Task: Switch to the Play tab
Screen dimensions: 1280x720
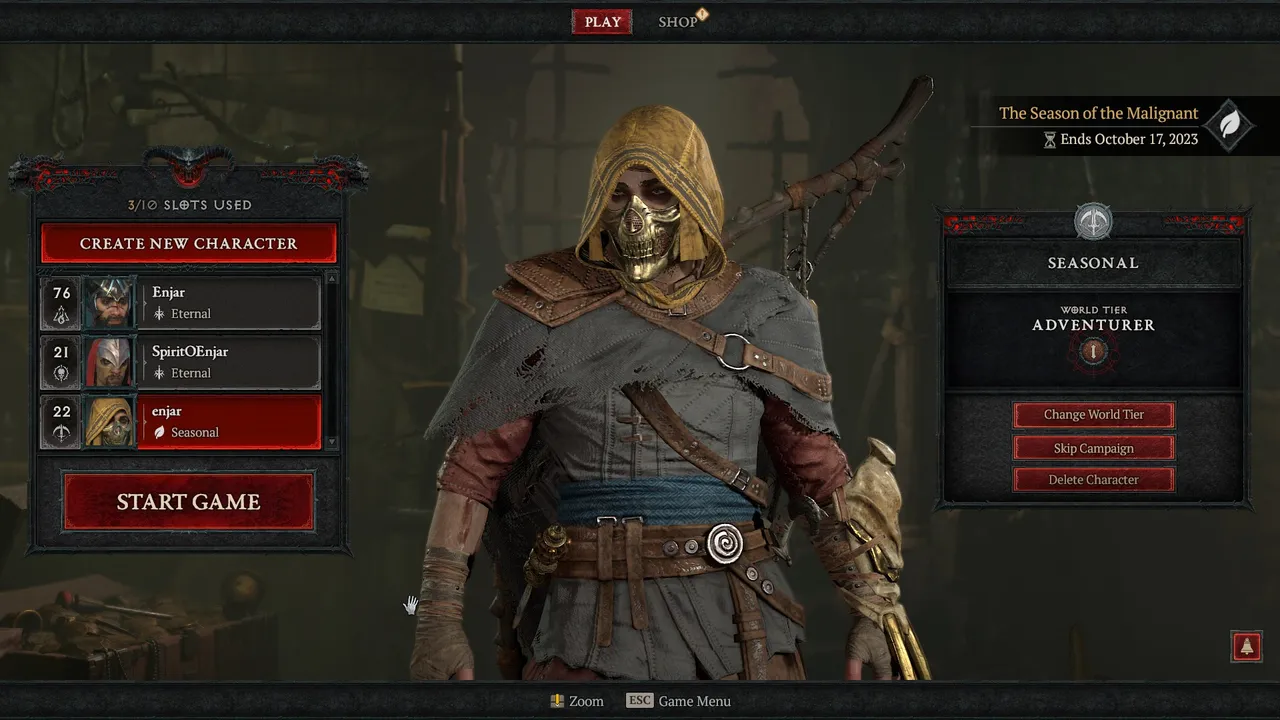Action: click(x=602, y=22)
